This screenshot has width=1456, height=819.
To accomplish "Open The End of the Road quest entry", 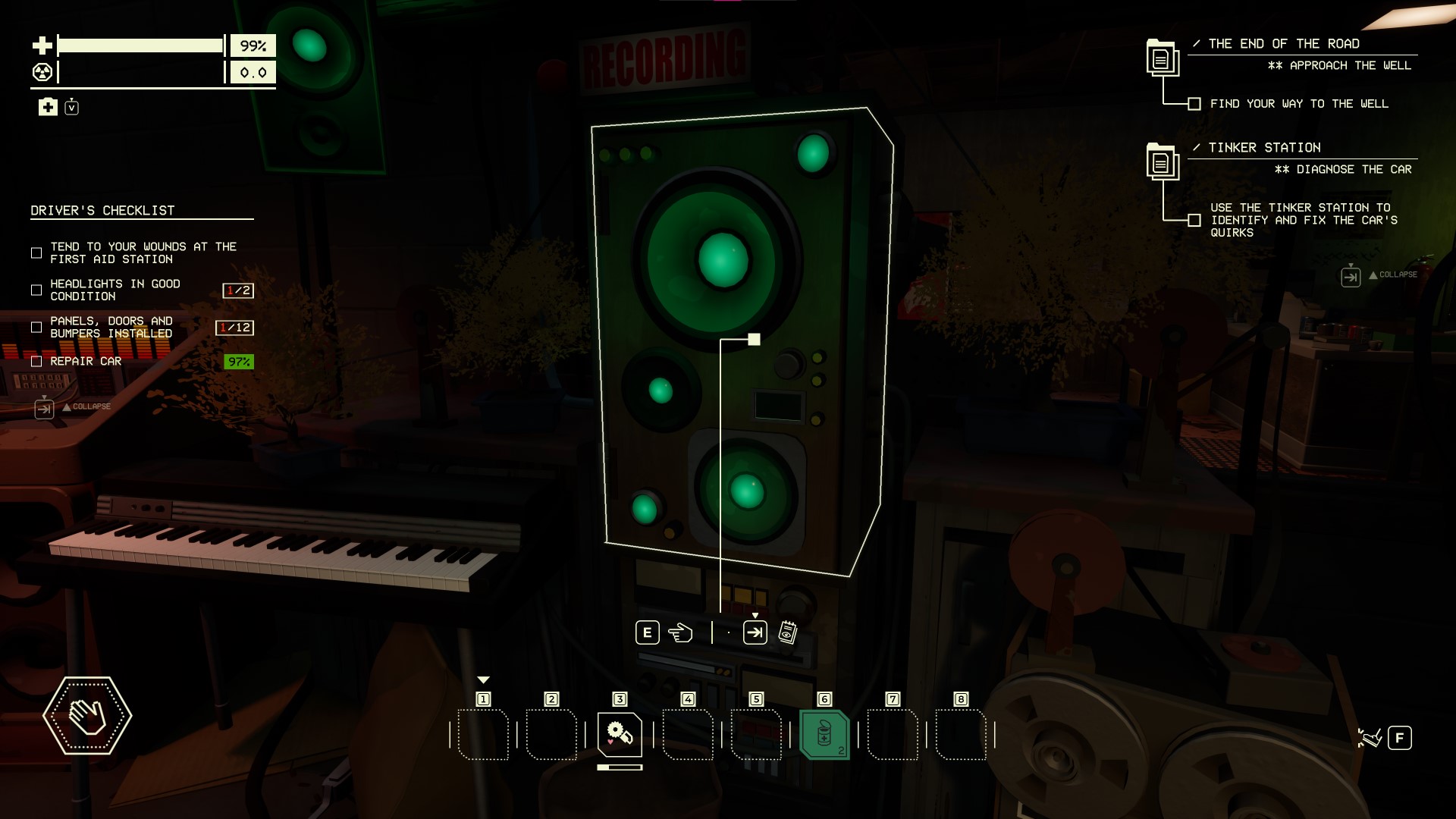I will pos(1162,58).
